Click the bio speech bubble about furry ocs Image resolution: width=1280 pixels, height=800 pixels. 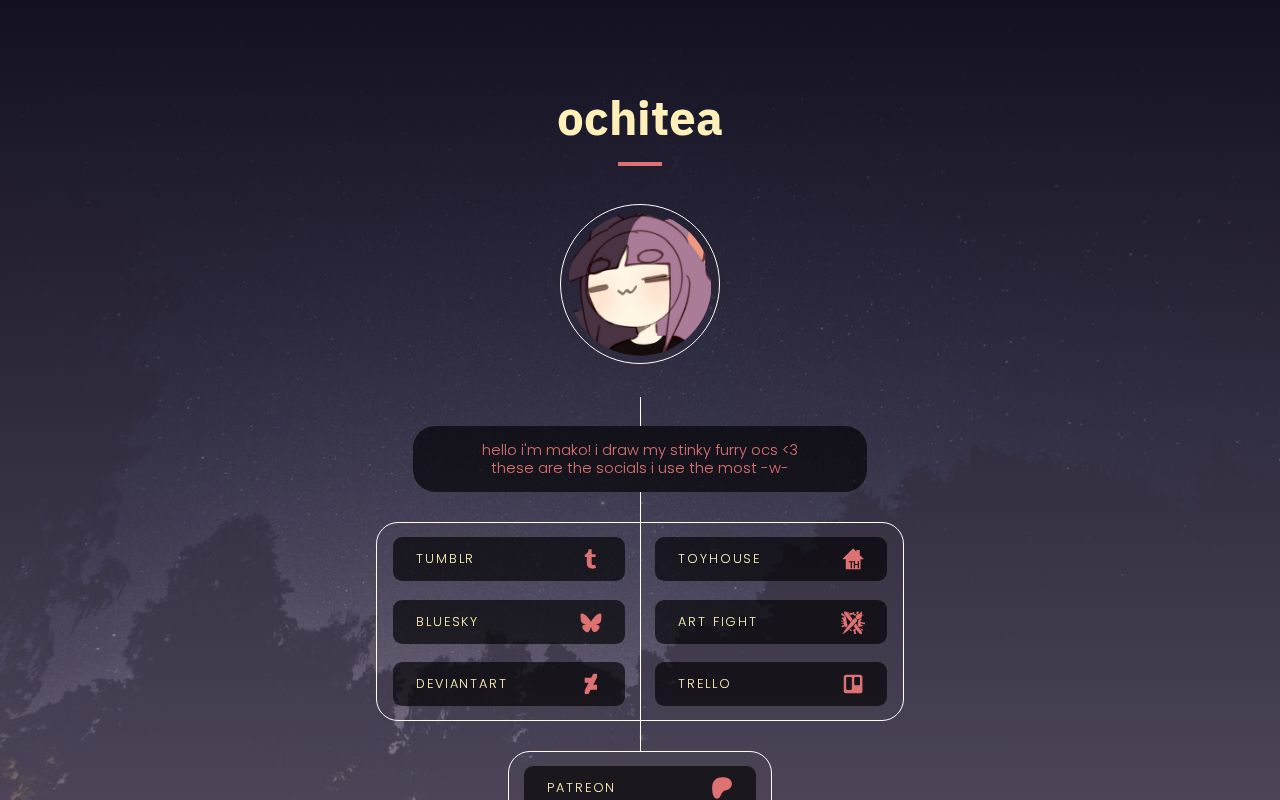[x=640, y=459]
